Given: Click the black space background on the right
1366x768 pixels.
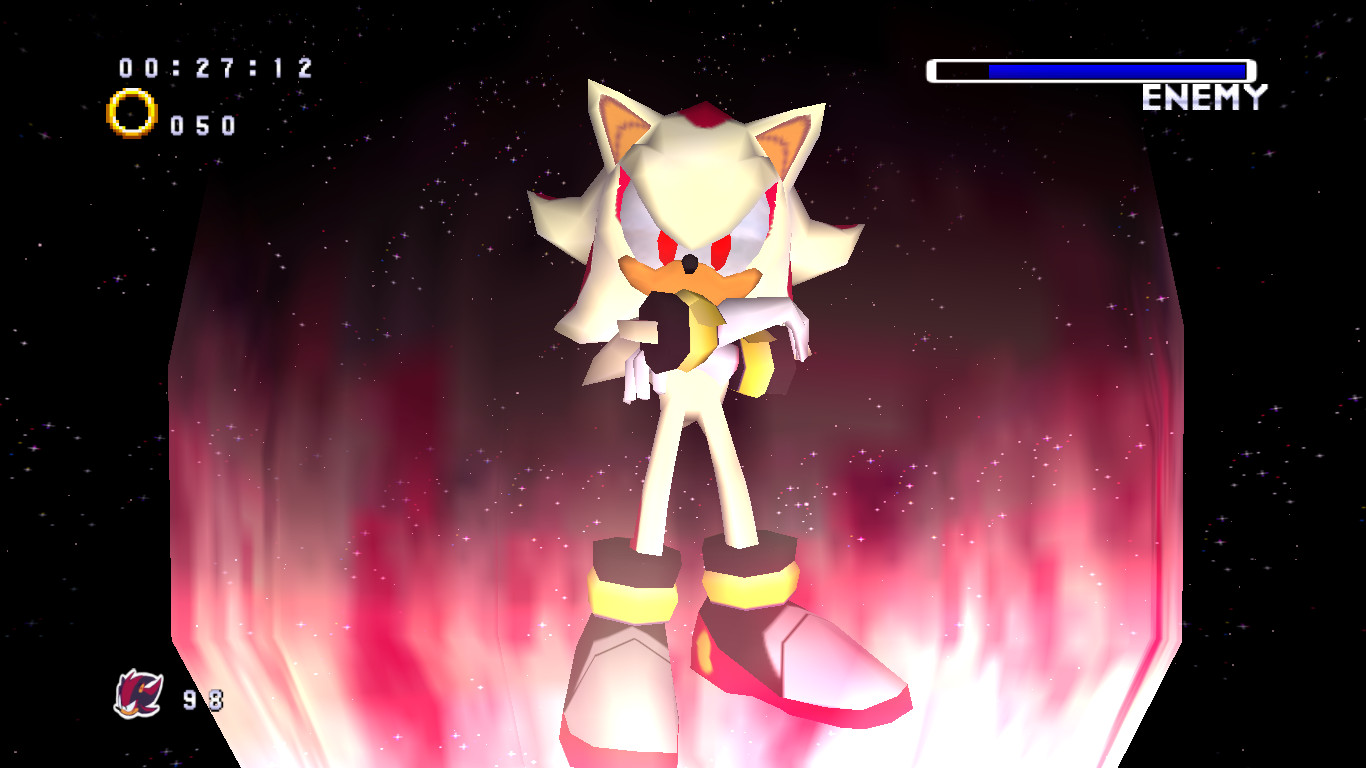Looking at the screenshot, I should (1300, 400).
